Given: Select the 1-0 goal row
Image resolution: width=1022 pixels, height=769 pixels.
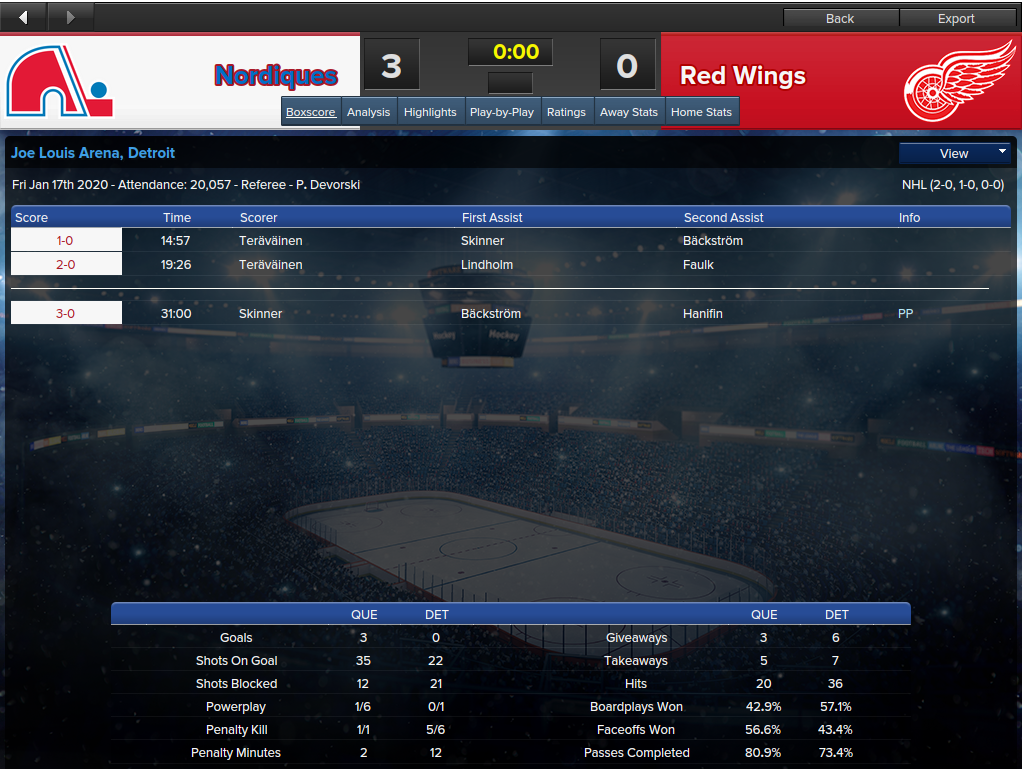Looking at the screenshot, I should (66, 241).
